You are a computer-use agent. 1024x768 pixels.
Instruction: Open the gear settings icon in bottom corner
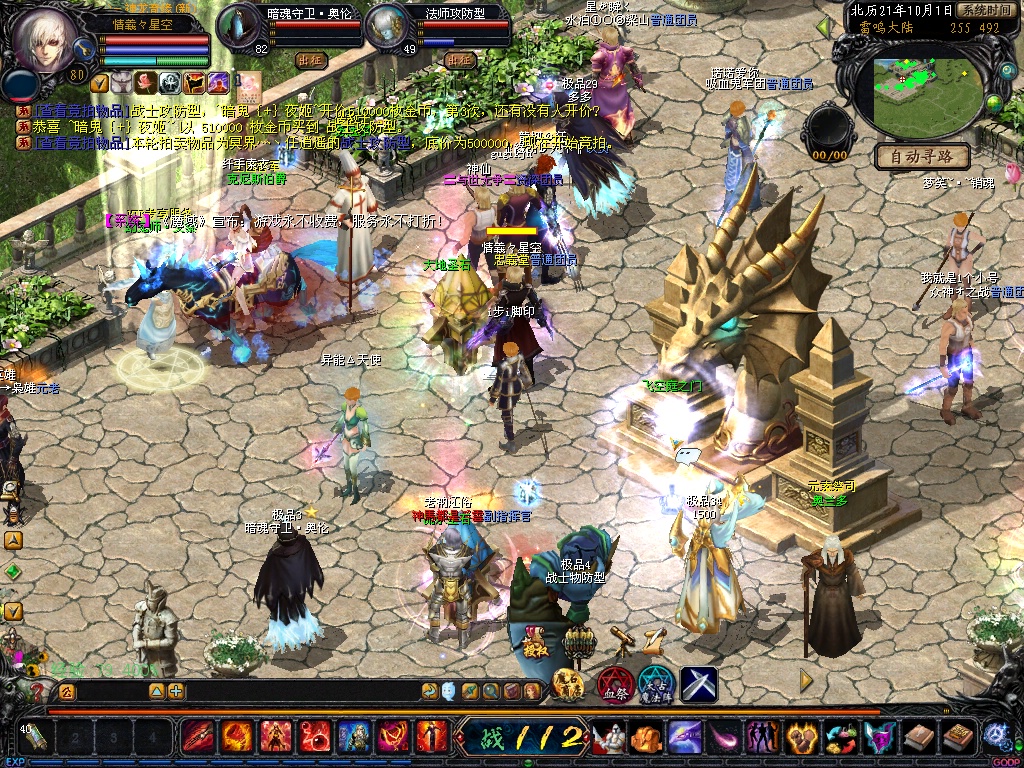coord(994,735)
